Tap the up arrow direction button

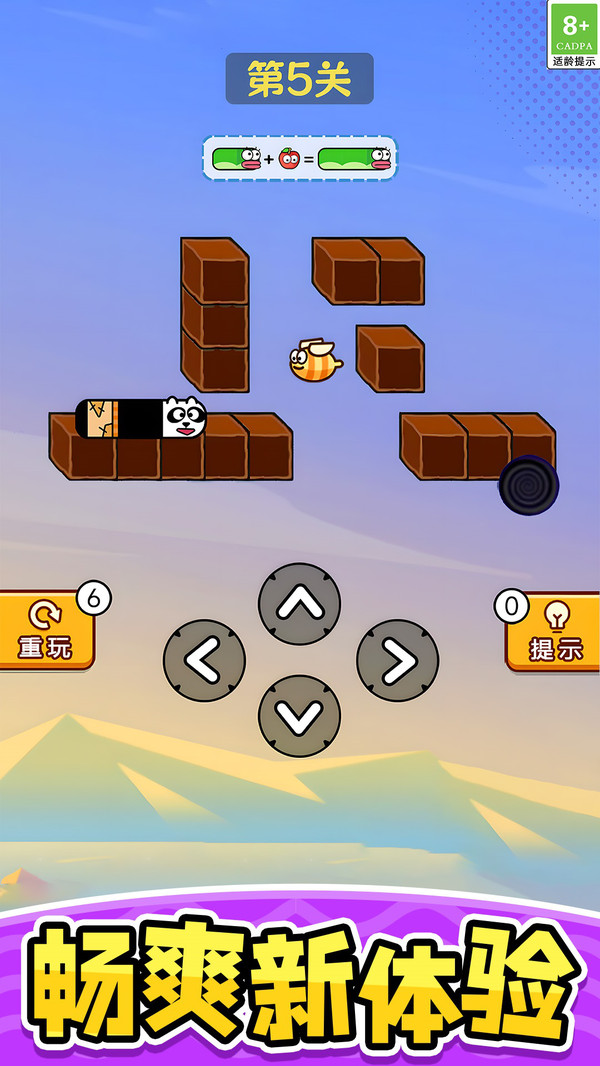point(299,604)
